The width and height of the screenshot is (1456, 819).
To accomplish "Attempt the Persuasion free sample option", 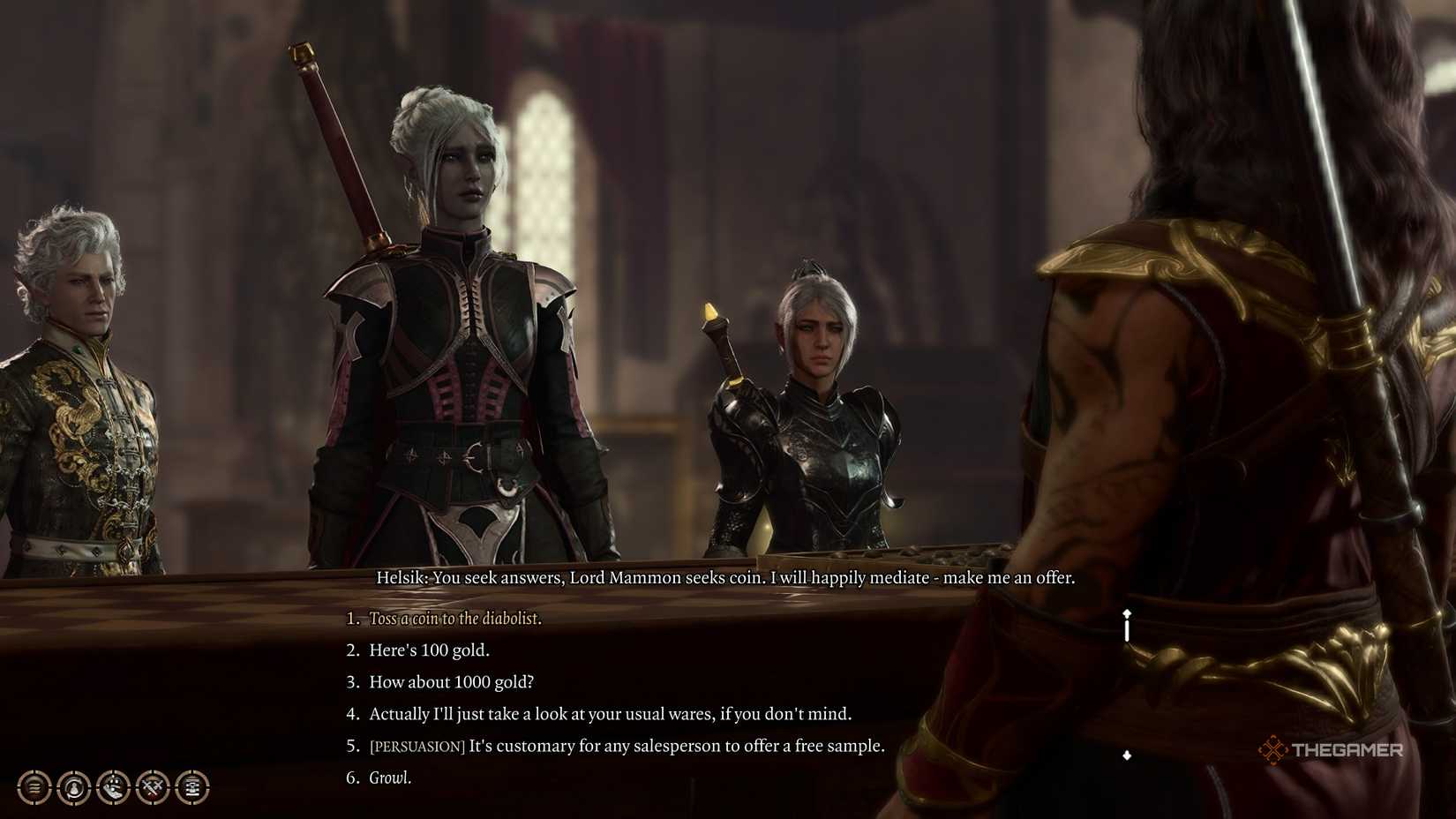I will pos(627,745).
